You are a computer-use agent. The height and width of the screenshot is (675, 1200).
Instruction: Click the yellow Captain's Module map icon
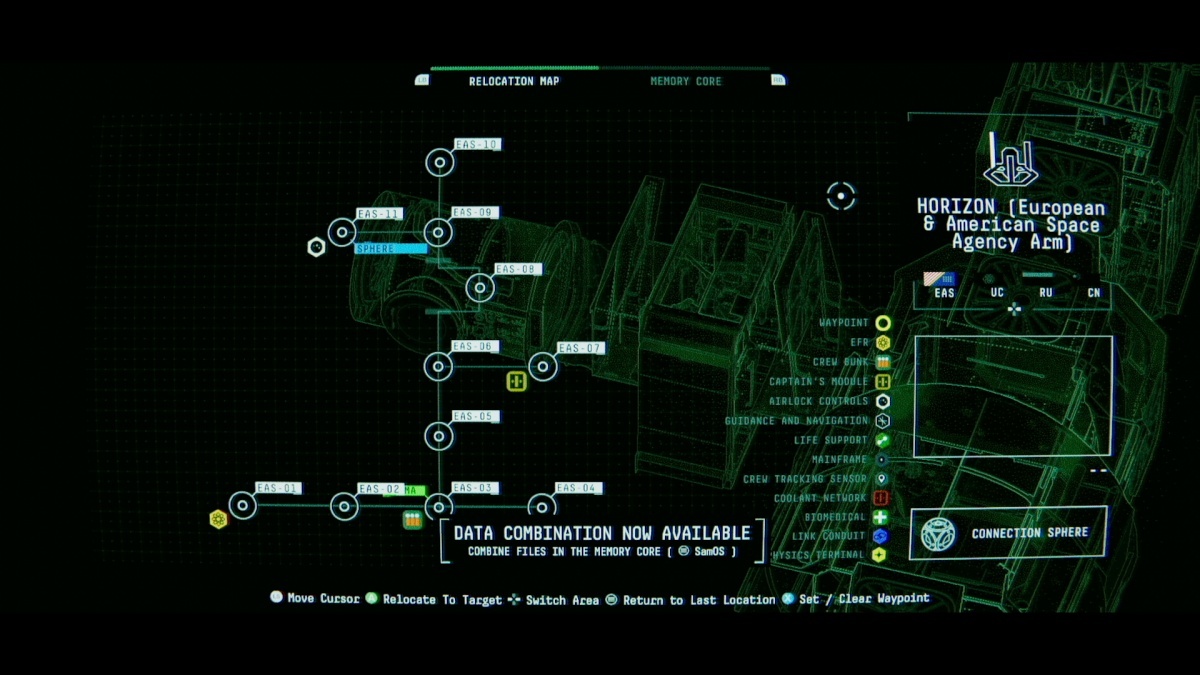click(516, 381)
